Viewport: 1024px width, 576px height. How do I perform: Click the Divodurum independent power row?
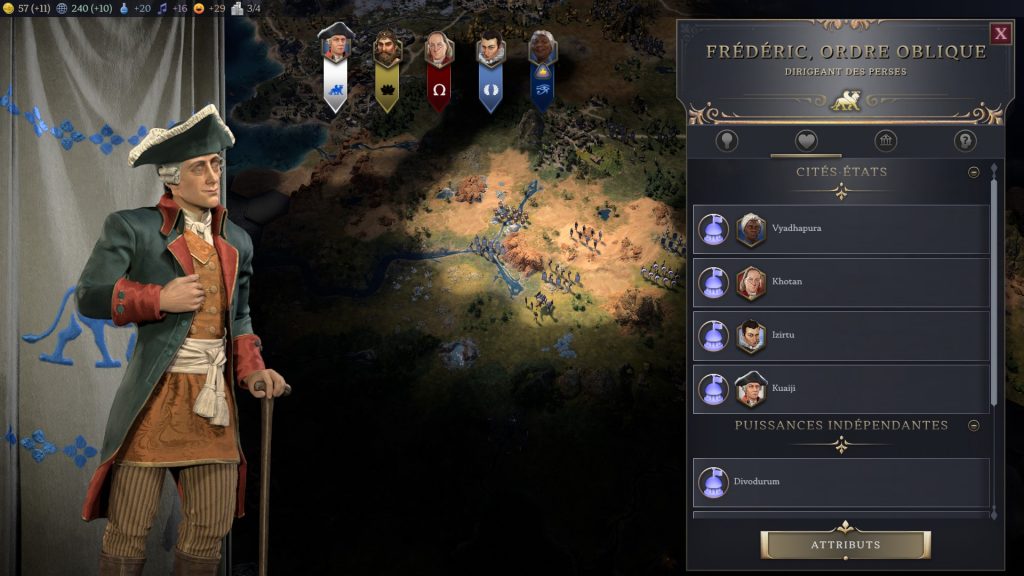(841, 482)
